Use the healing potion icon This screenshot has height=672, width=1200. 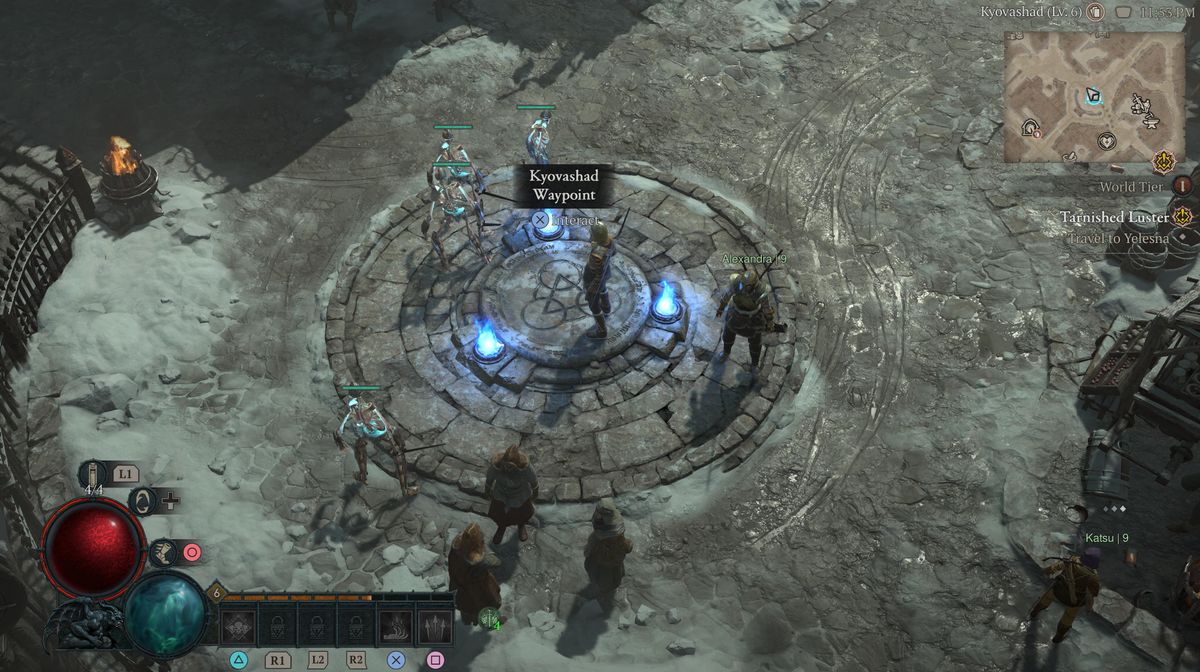(94, 473)
